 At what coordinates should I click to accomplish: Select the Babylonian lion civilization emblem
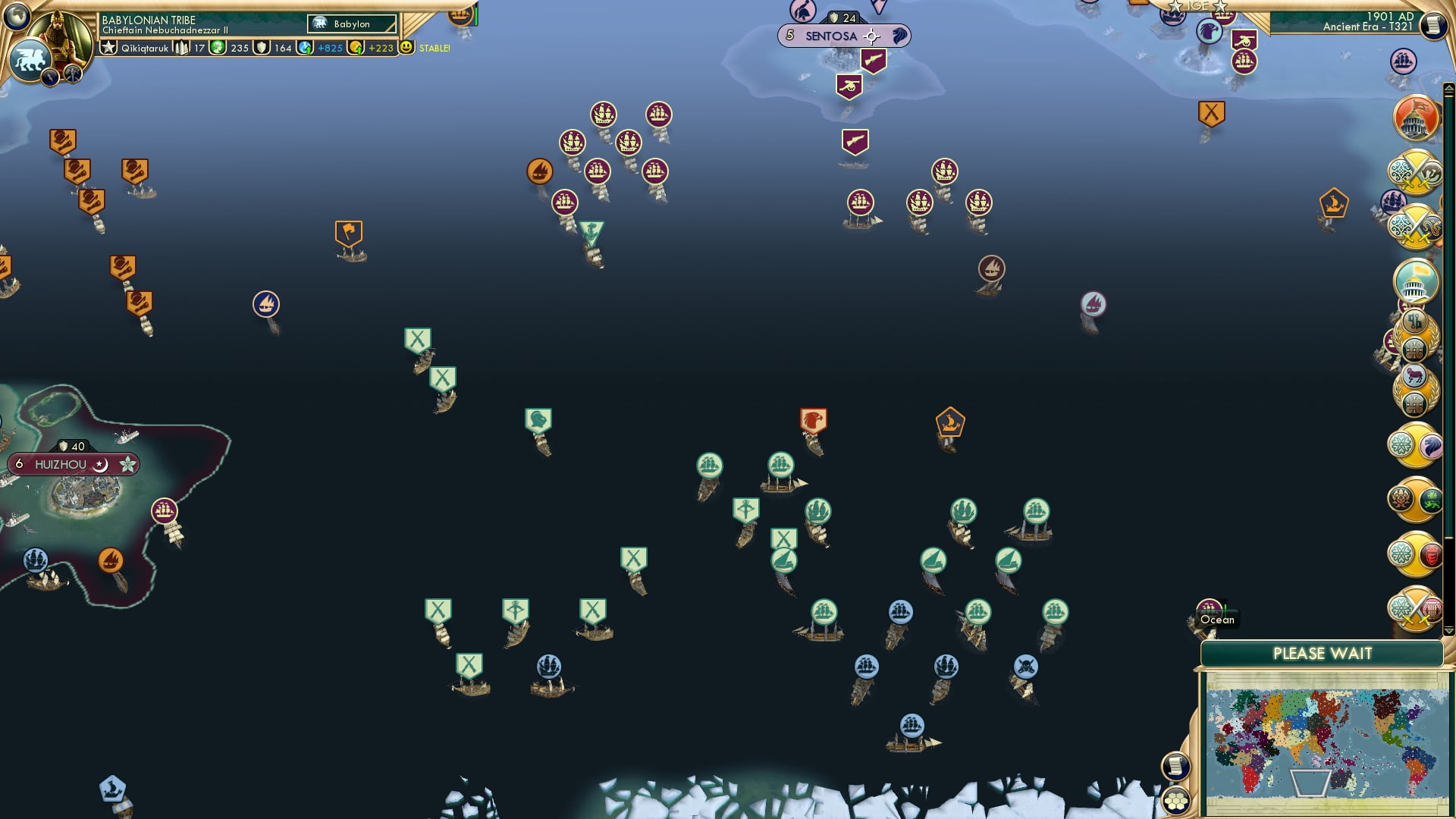tap(29, 58)
